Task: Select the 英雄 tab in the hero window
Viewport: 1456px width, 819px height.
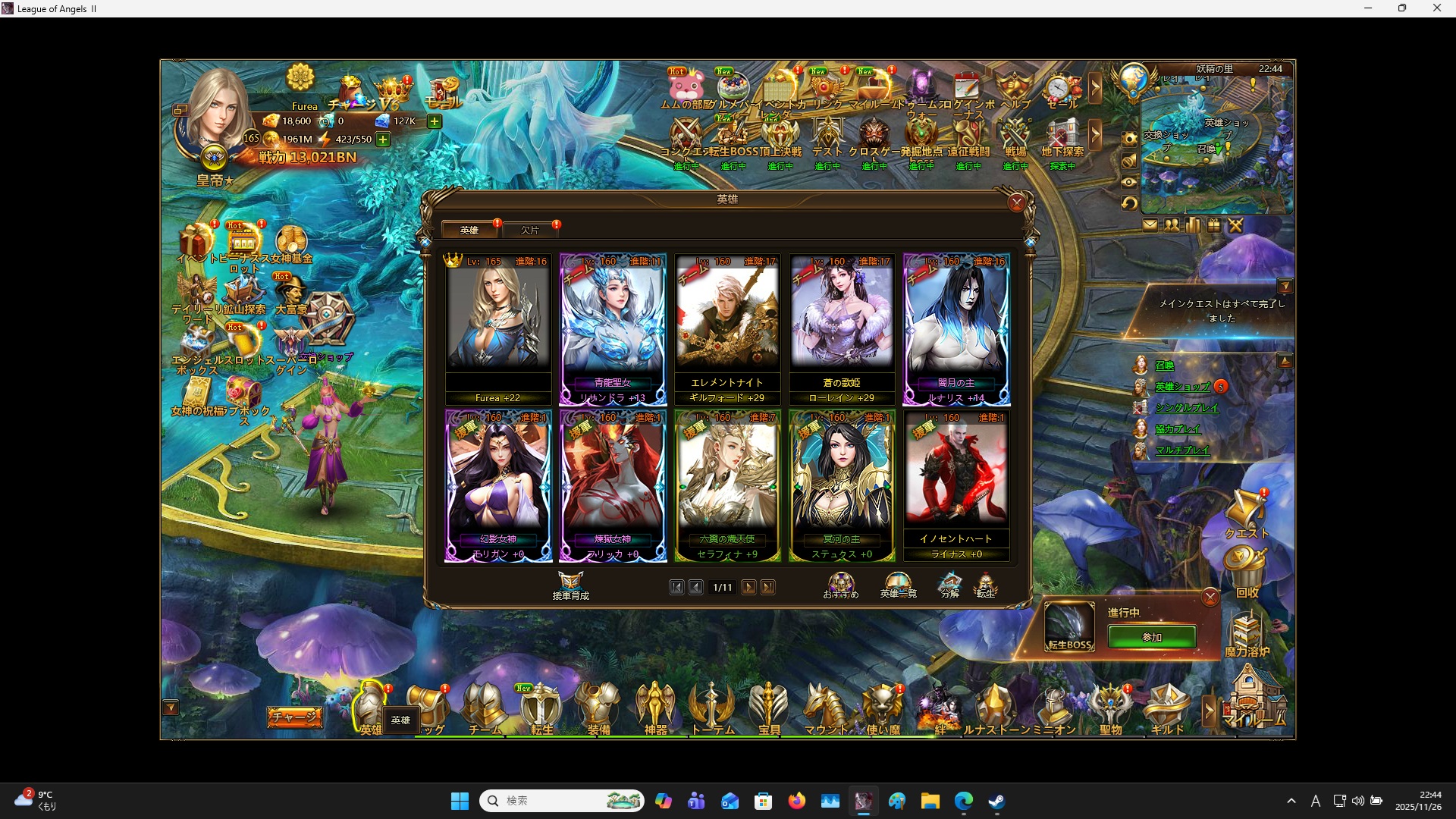Action: click(x=469, y=230)
